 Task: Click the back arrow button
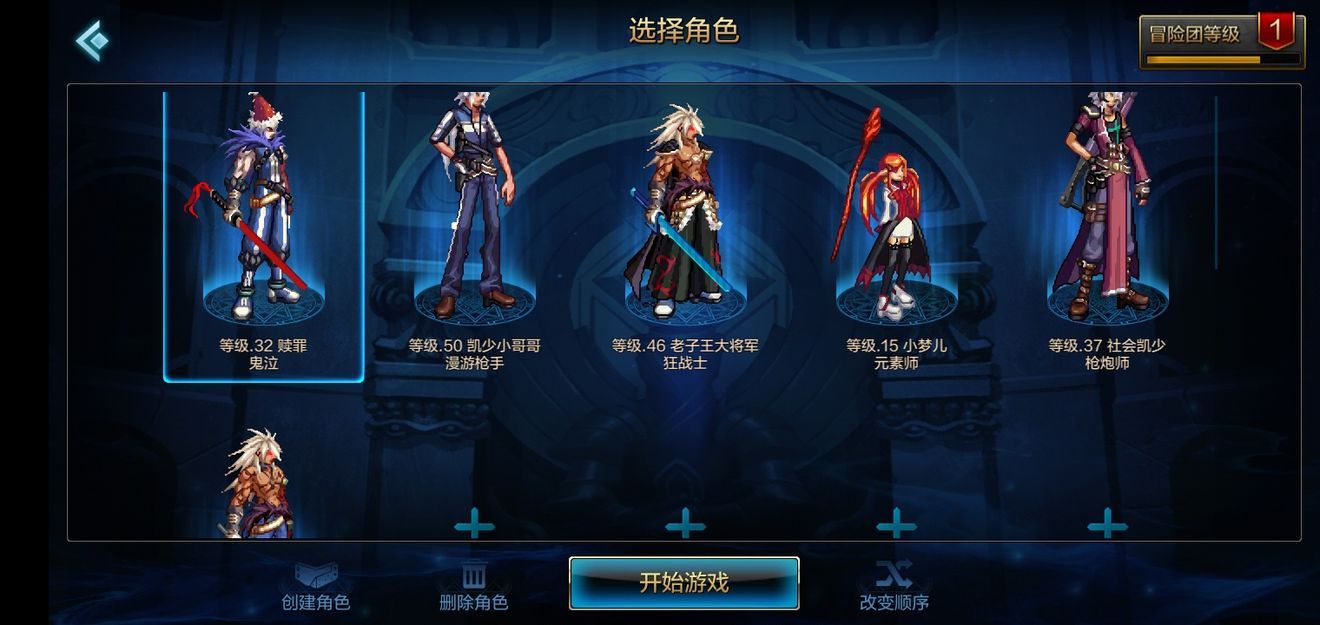click(92, 40)
